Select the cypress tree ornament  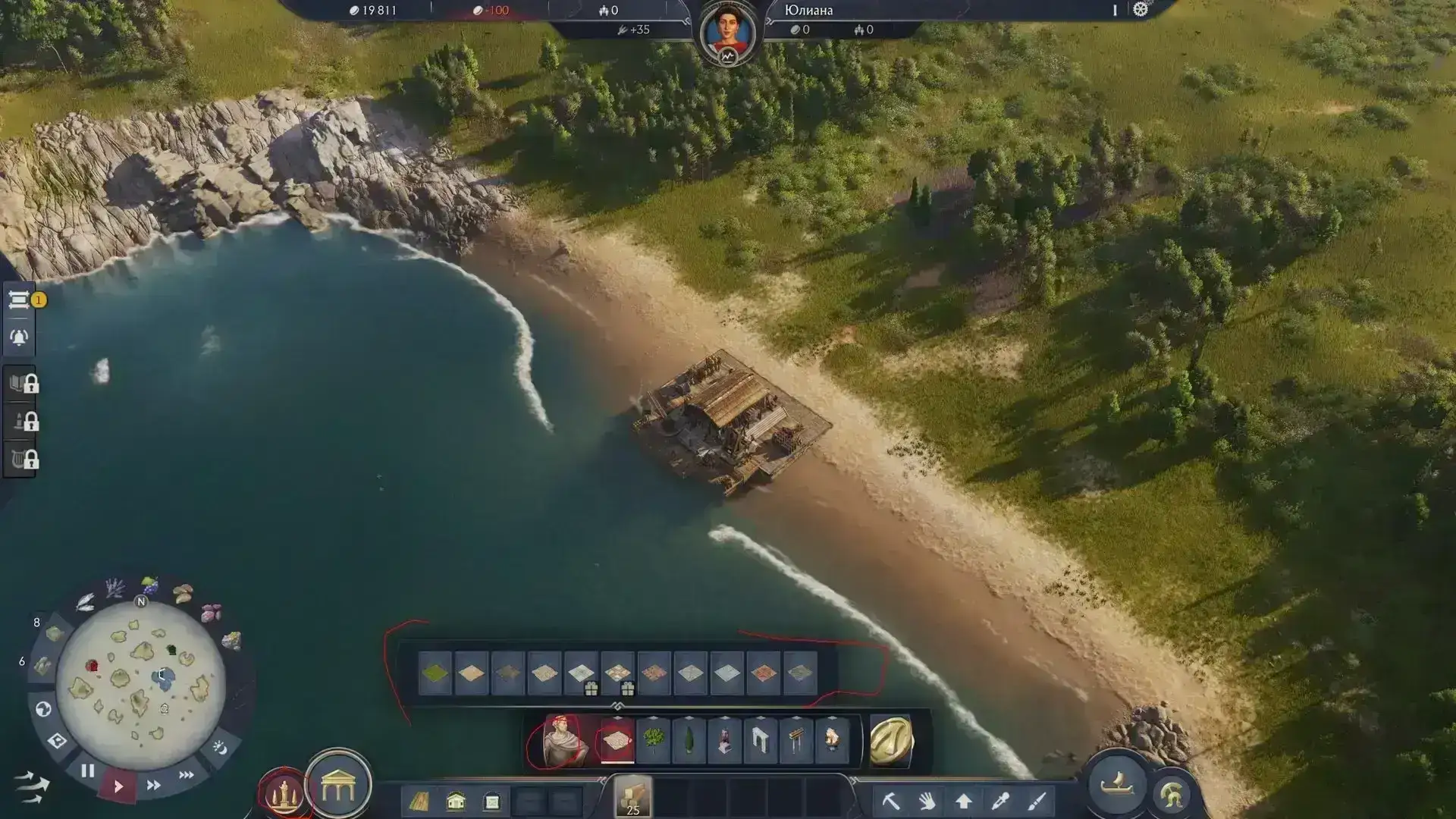tap(689, 740)
